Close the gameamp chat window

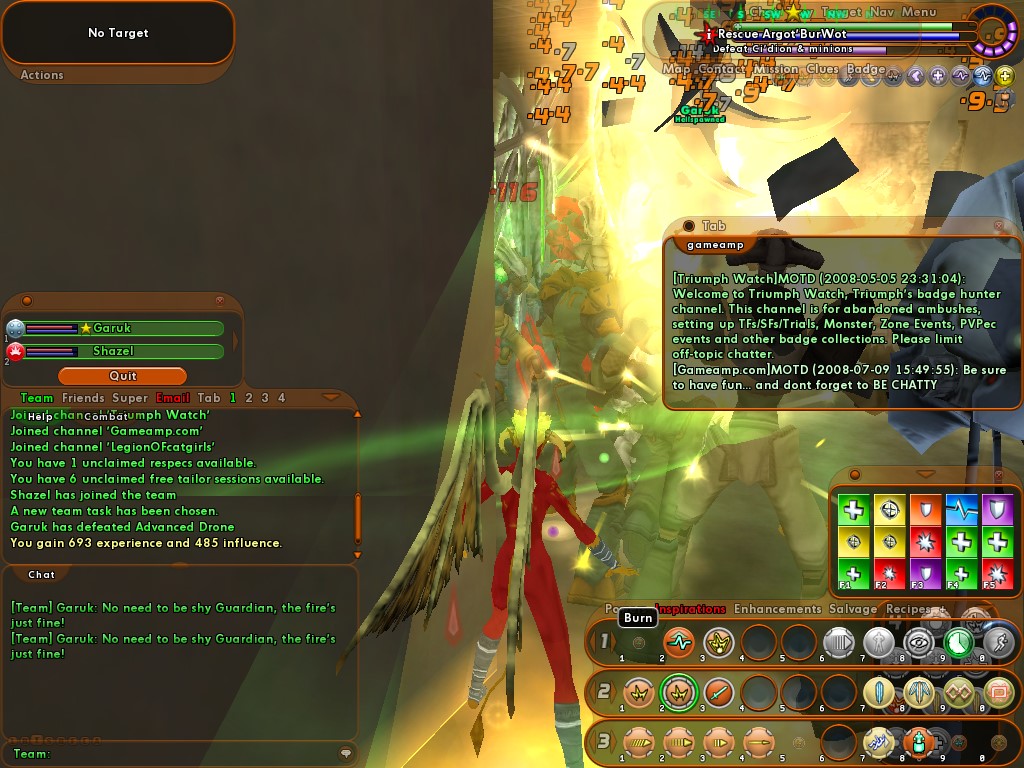[999, 226]
